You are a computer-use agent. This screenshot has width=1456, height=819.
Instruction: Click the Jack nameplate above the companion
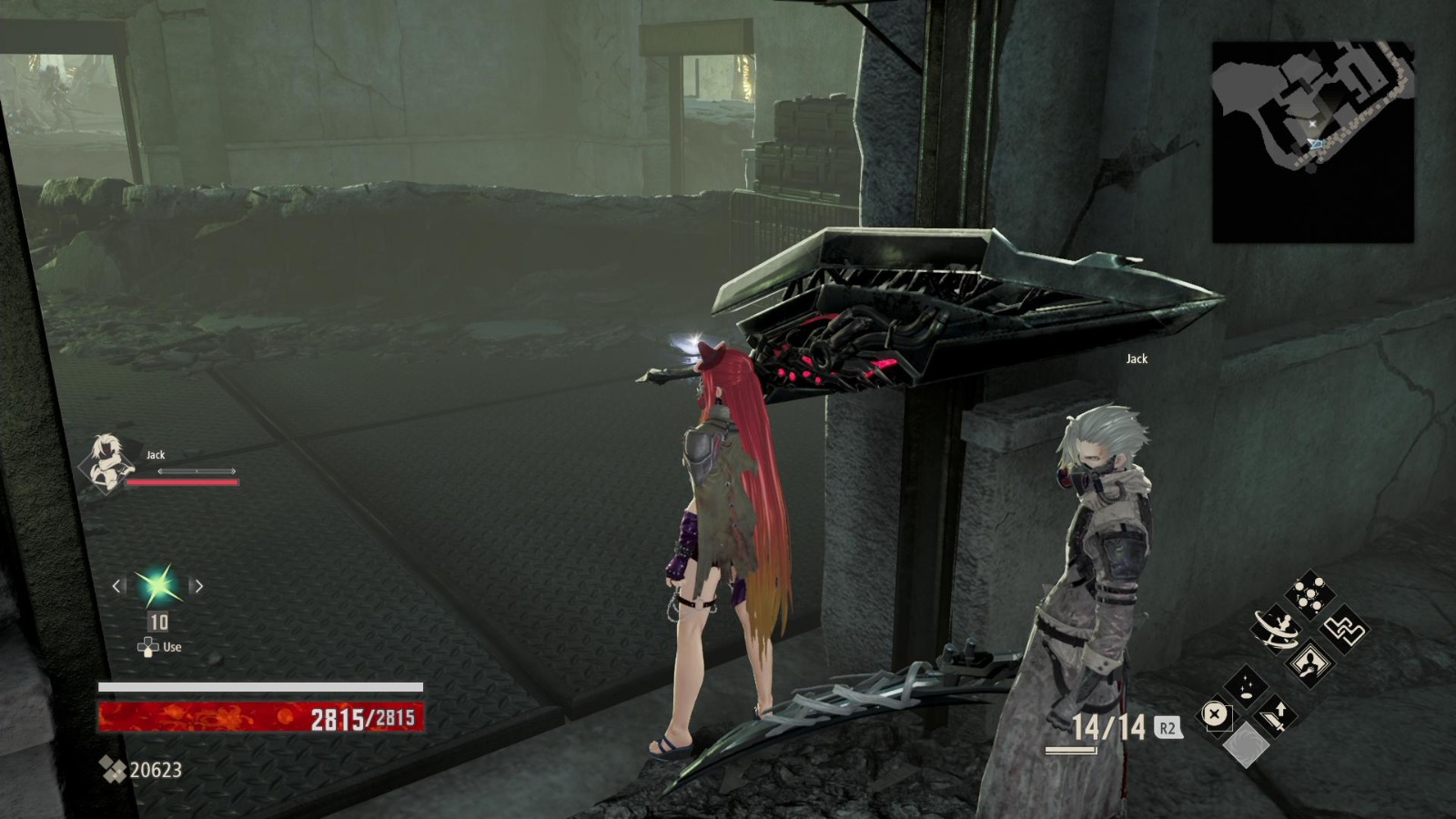(x=1137, y=359)
